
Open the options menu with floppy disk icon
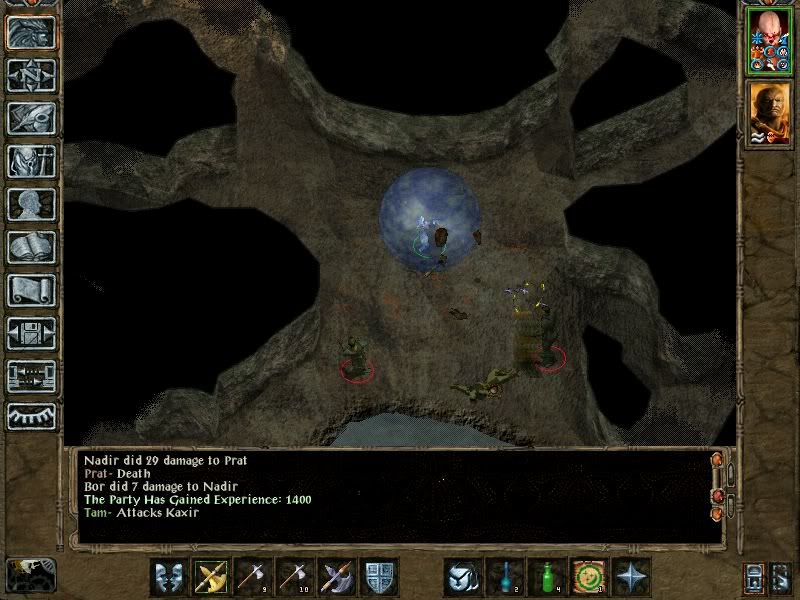30,333
